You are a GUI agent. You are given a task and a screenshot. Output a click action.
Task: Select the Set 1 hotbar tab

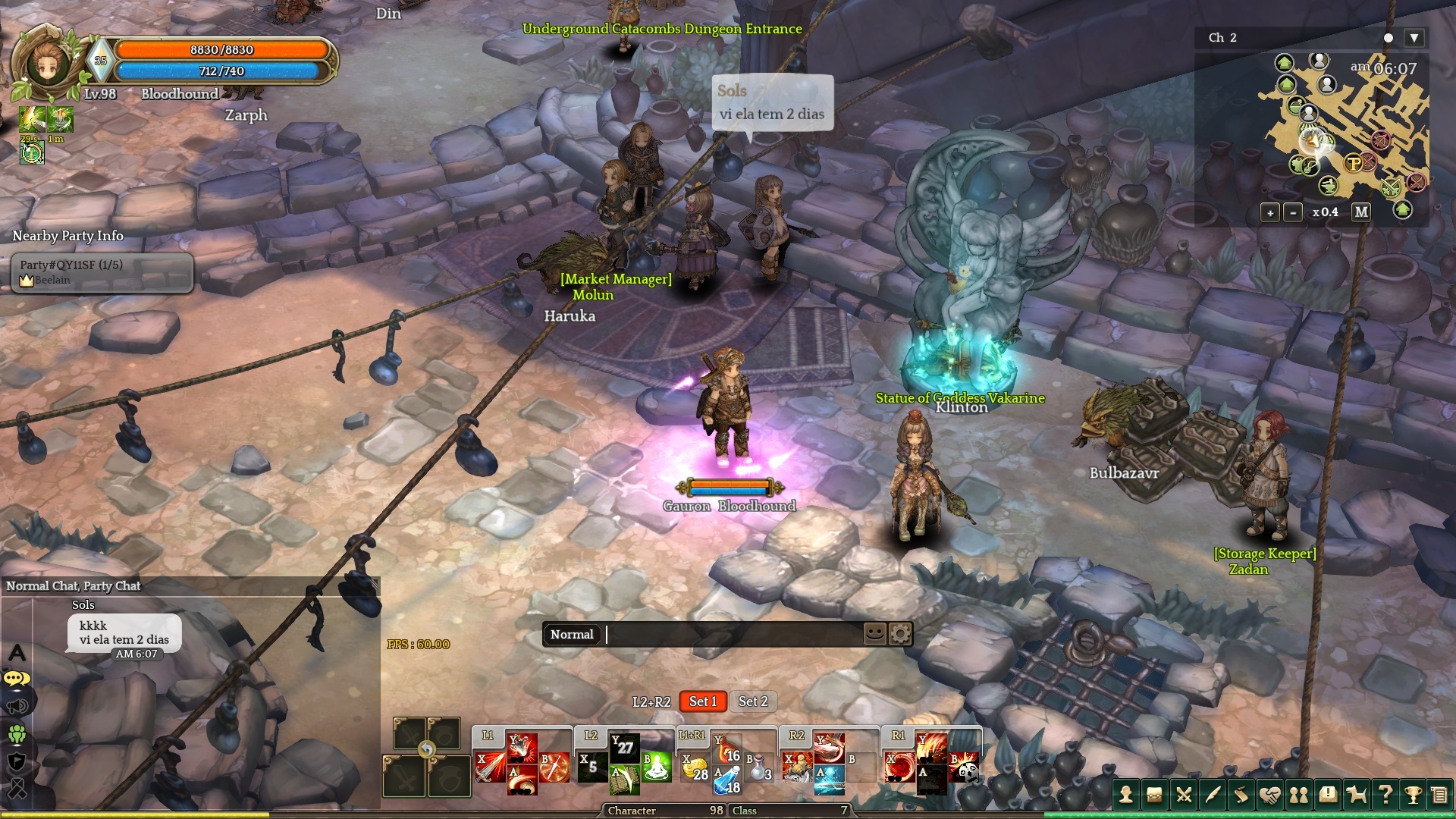[703, 701]
